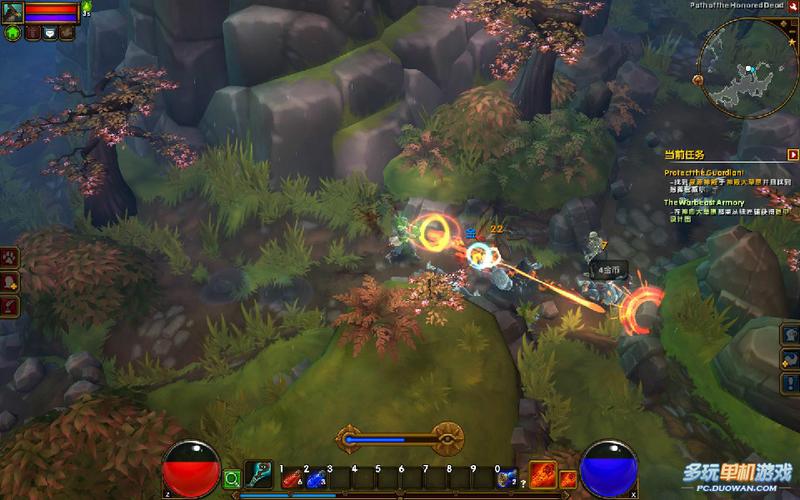
Task: Select the teal wand weapon slot
Action: 260,474
